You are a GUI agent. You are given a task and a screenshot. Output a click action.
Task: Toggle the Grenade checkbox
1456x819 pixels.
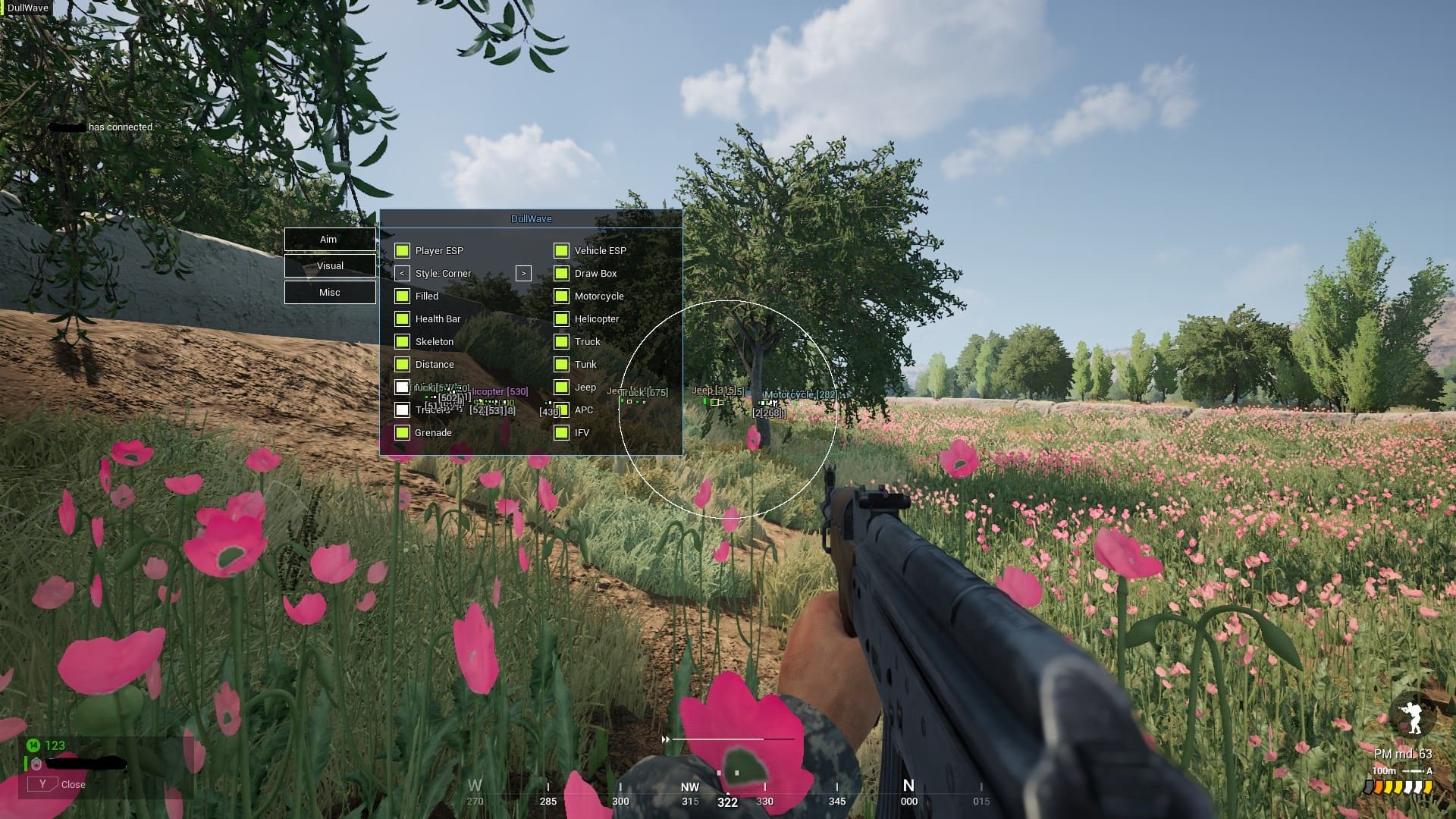[402, 433]
